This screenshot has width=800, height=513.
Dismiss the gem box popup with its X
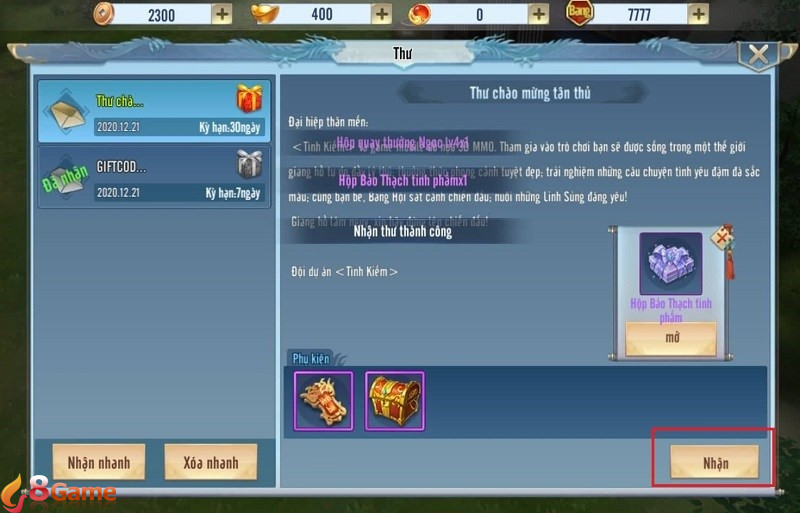click(x=721, y=238)
